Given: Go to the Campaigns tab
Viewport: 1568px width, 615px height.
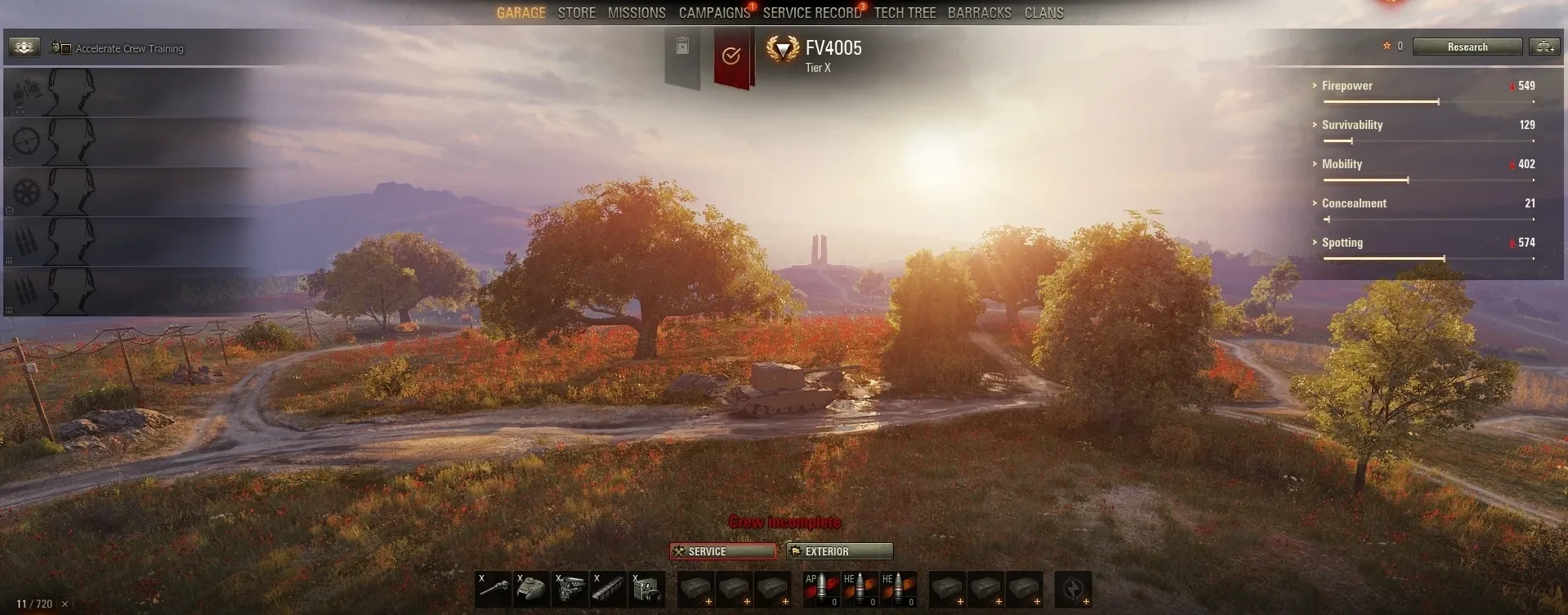Looking at the screenshot, I should tap(714, 13).
